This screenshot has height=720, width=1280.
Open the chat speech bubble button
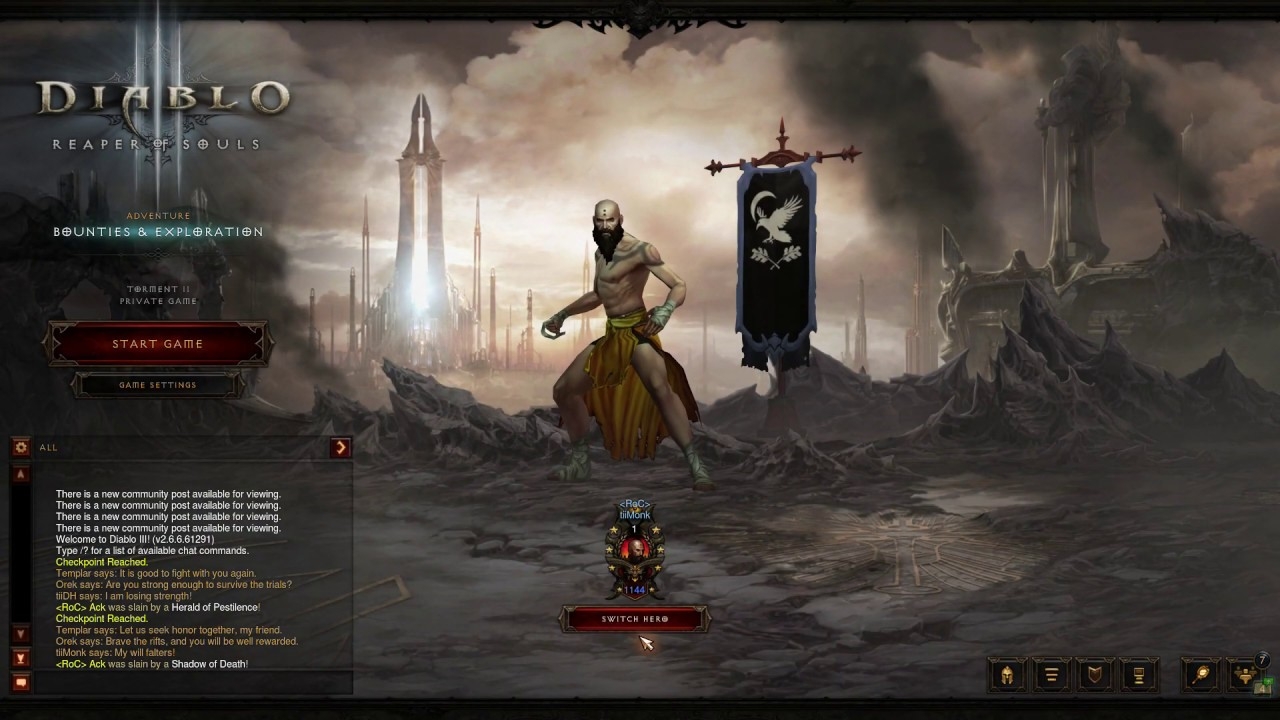tap(21, 683)
